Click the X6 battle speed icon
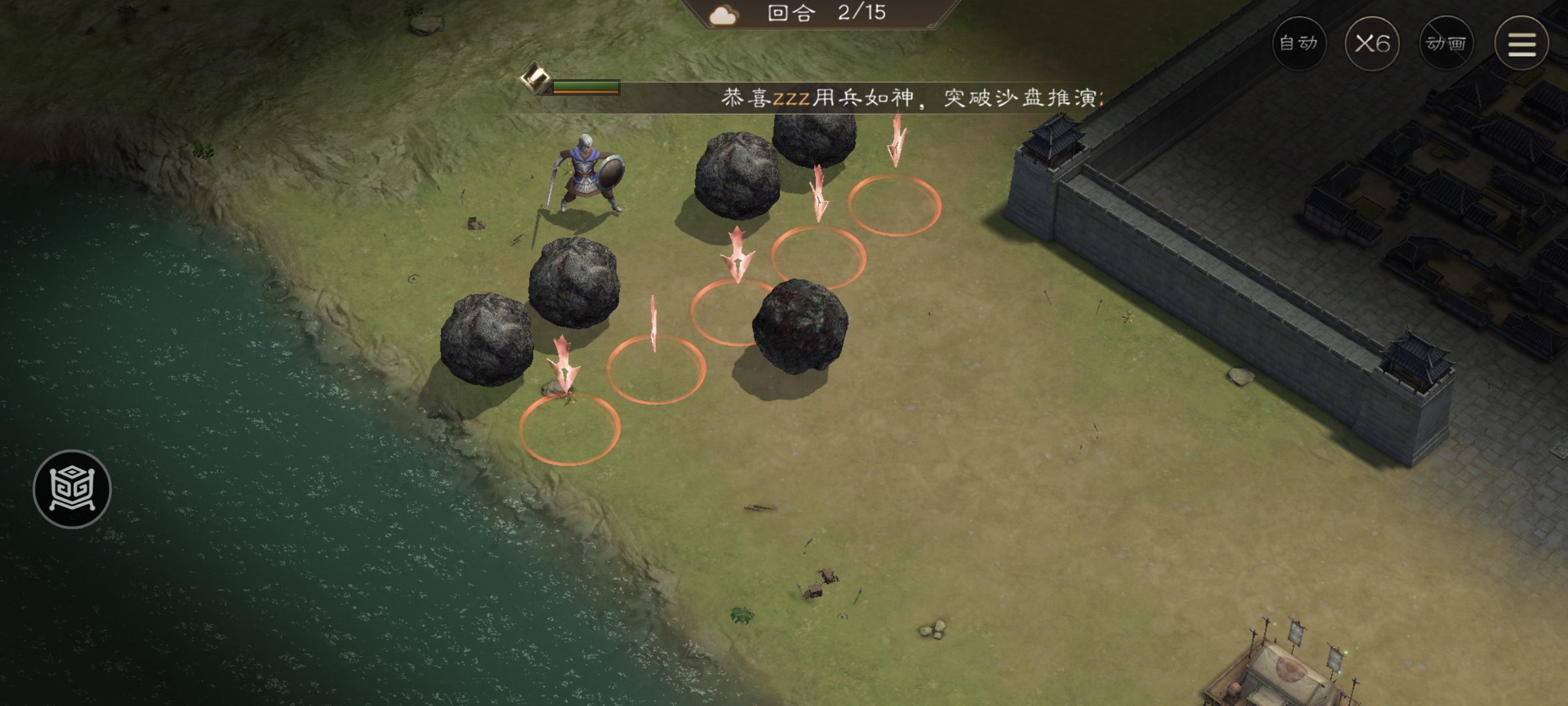1568x706 pixels. 1375,44
